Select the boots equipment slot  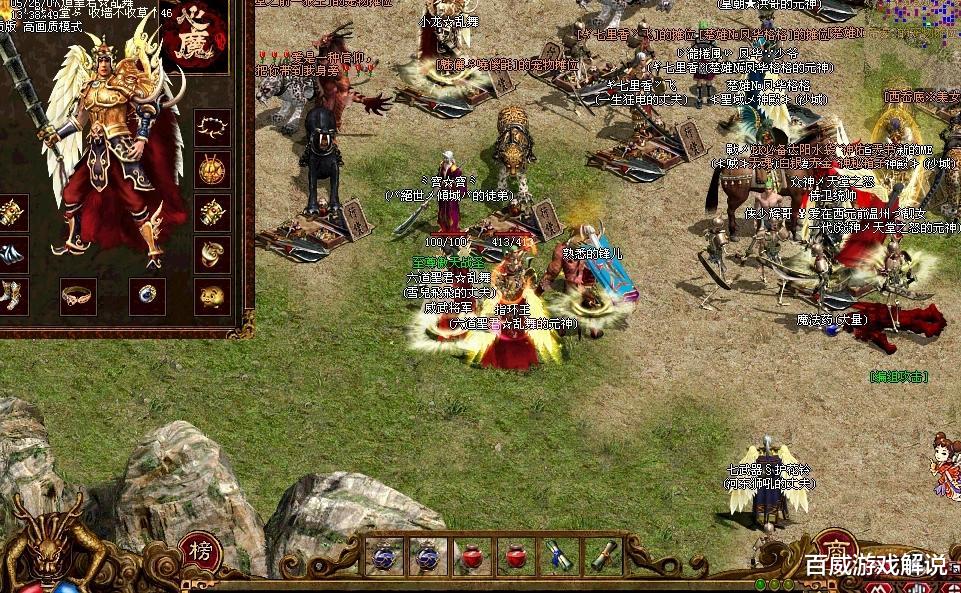[12, 296]
